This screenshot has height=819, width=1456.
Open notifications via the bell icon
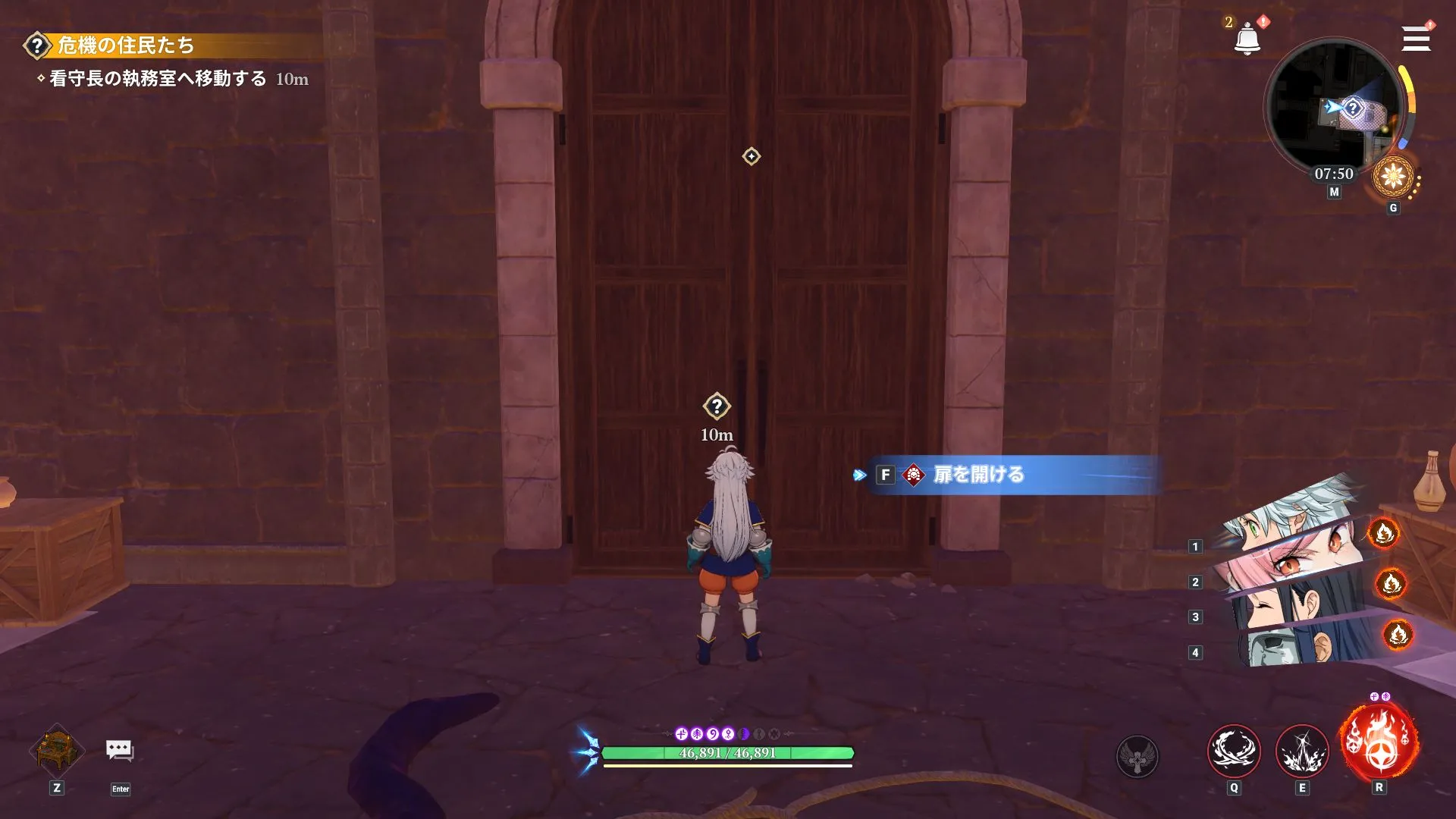point(1246,36)
